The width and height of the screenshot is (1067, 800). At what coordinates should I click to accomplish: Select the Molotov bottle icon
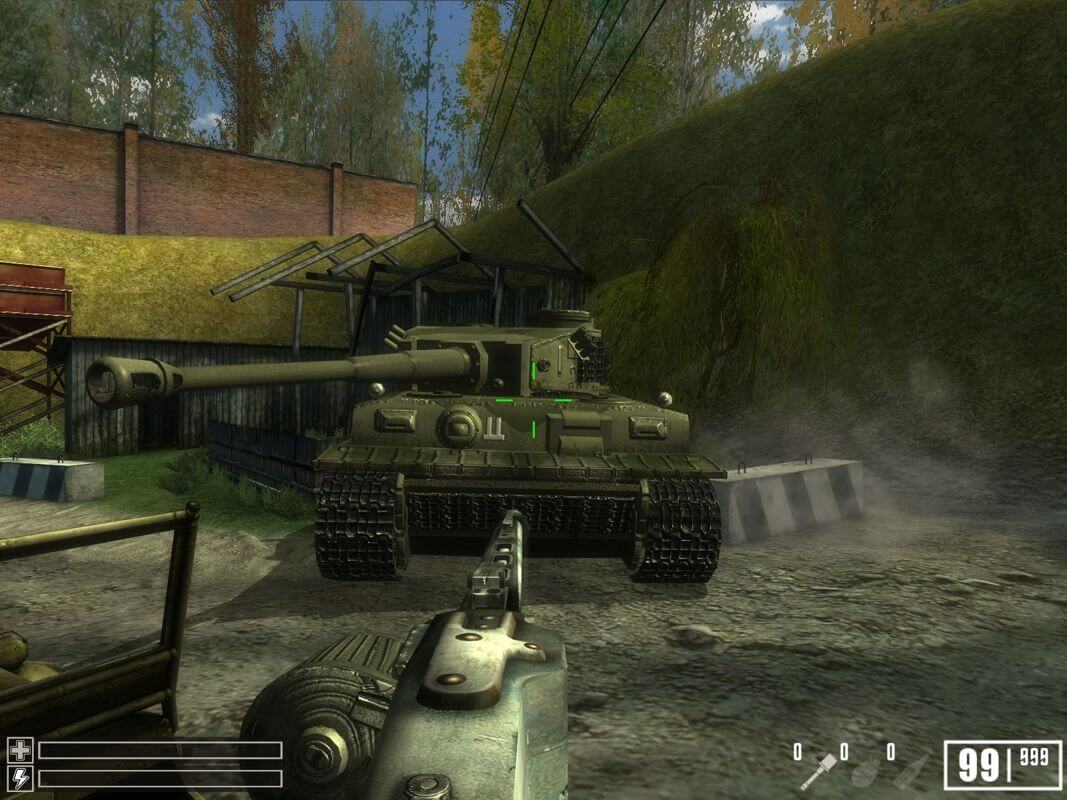910,771
